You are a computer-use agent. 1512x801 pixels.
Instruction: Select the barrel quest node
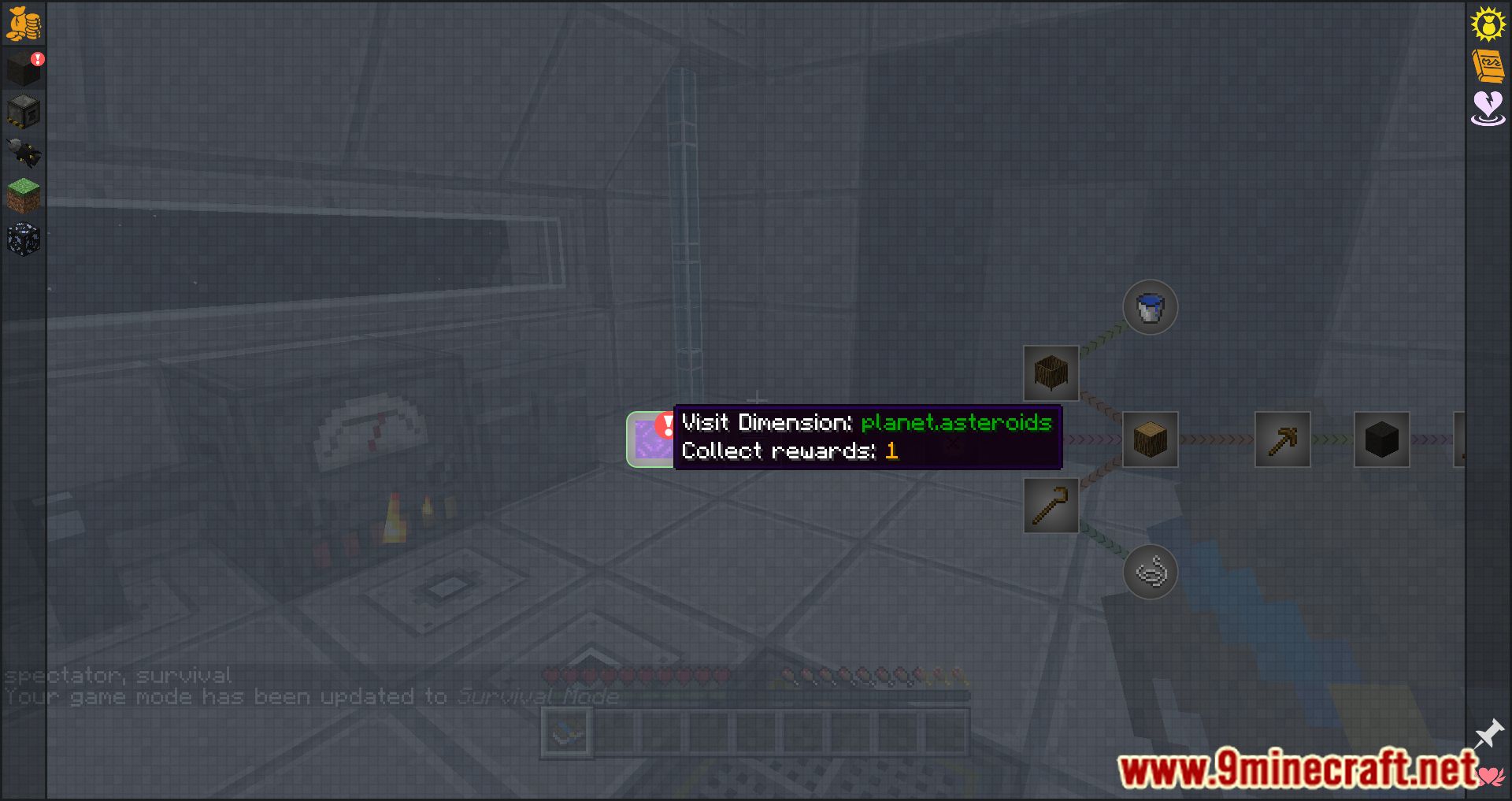pos(1050,373)
